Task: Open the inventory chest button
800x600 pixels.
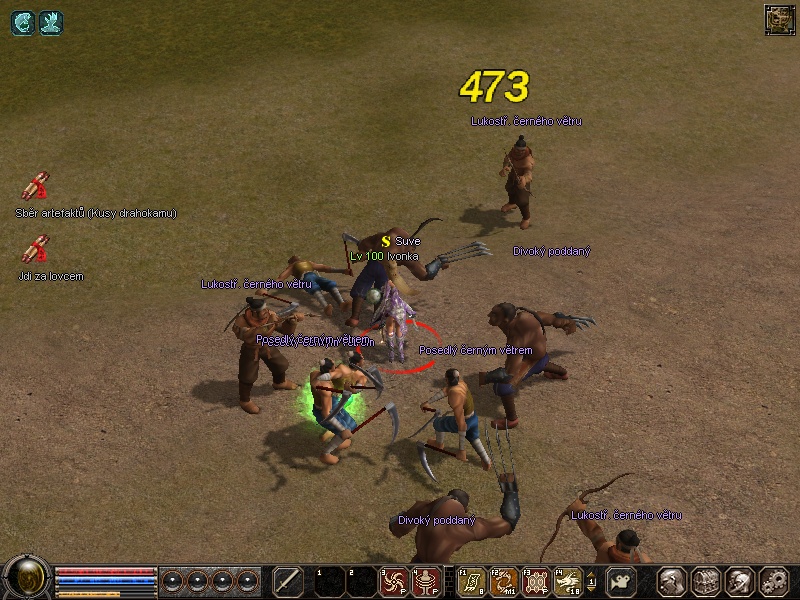Action: tap(707, 581)
